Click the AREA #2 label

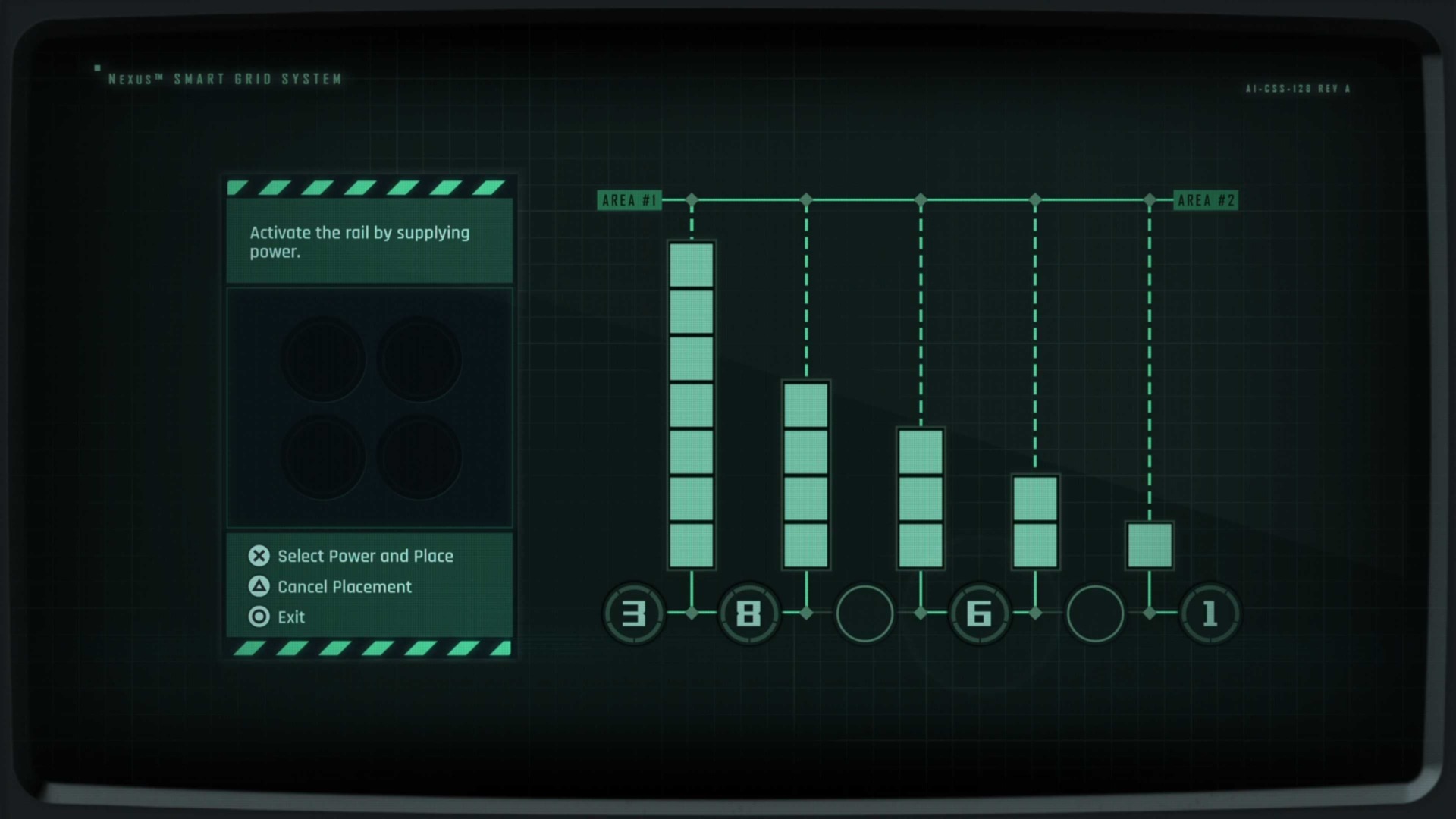click(x=1206, y=200)
